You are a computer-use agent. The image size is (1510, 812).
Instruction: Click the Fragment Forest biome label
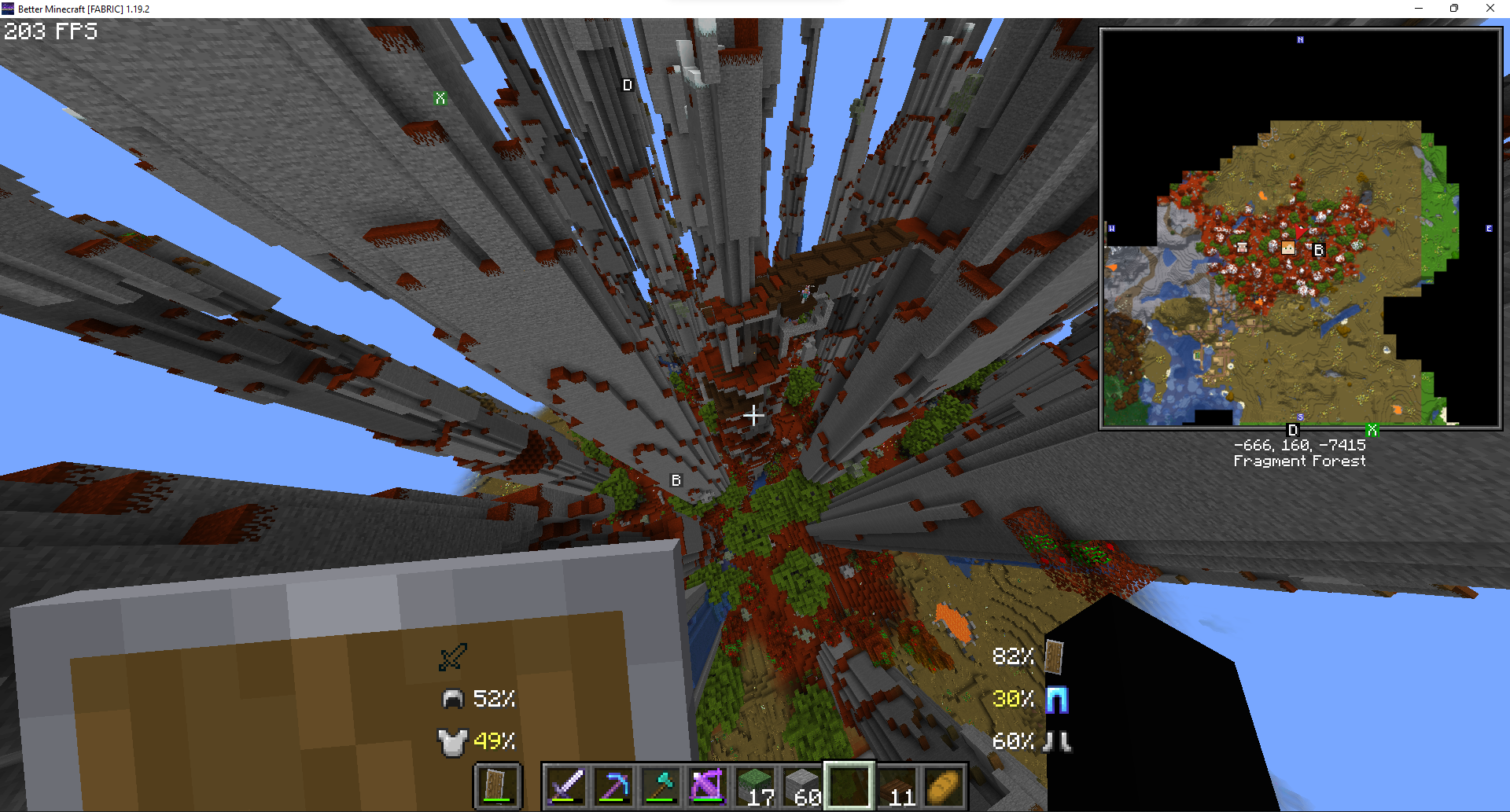tap(1299, 461)
